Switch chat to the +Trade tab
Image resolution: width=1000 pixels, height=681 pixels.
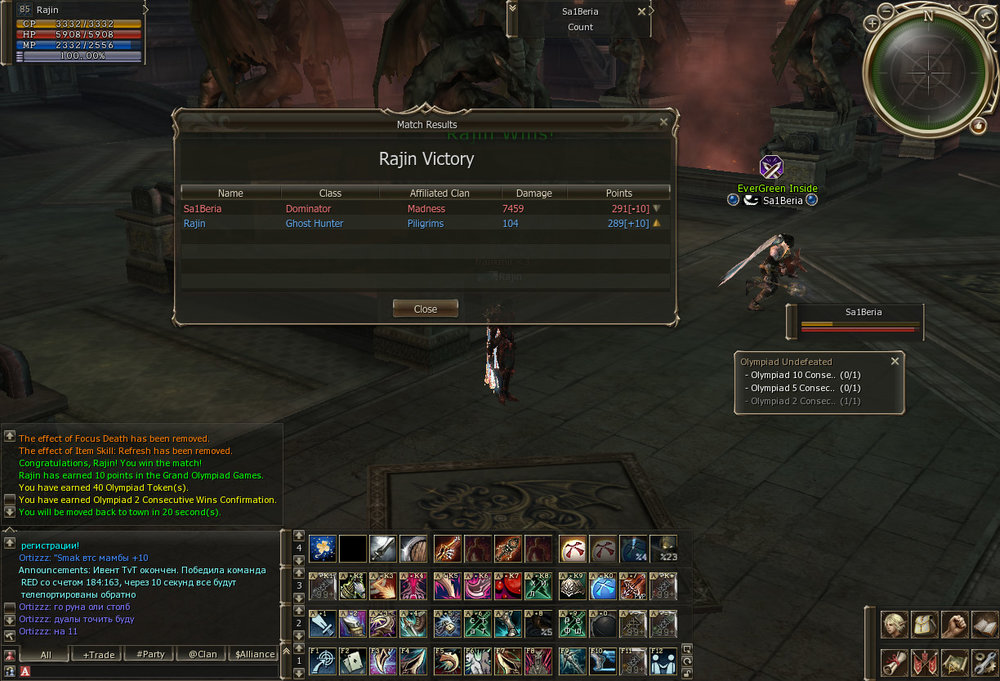tap(99, 655)
